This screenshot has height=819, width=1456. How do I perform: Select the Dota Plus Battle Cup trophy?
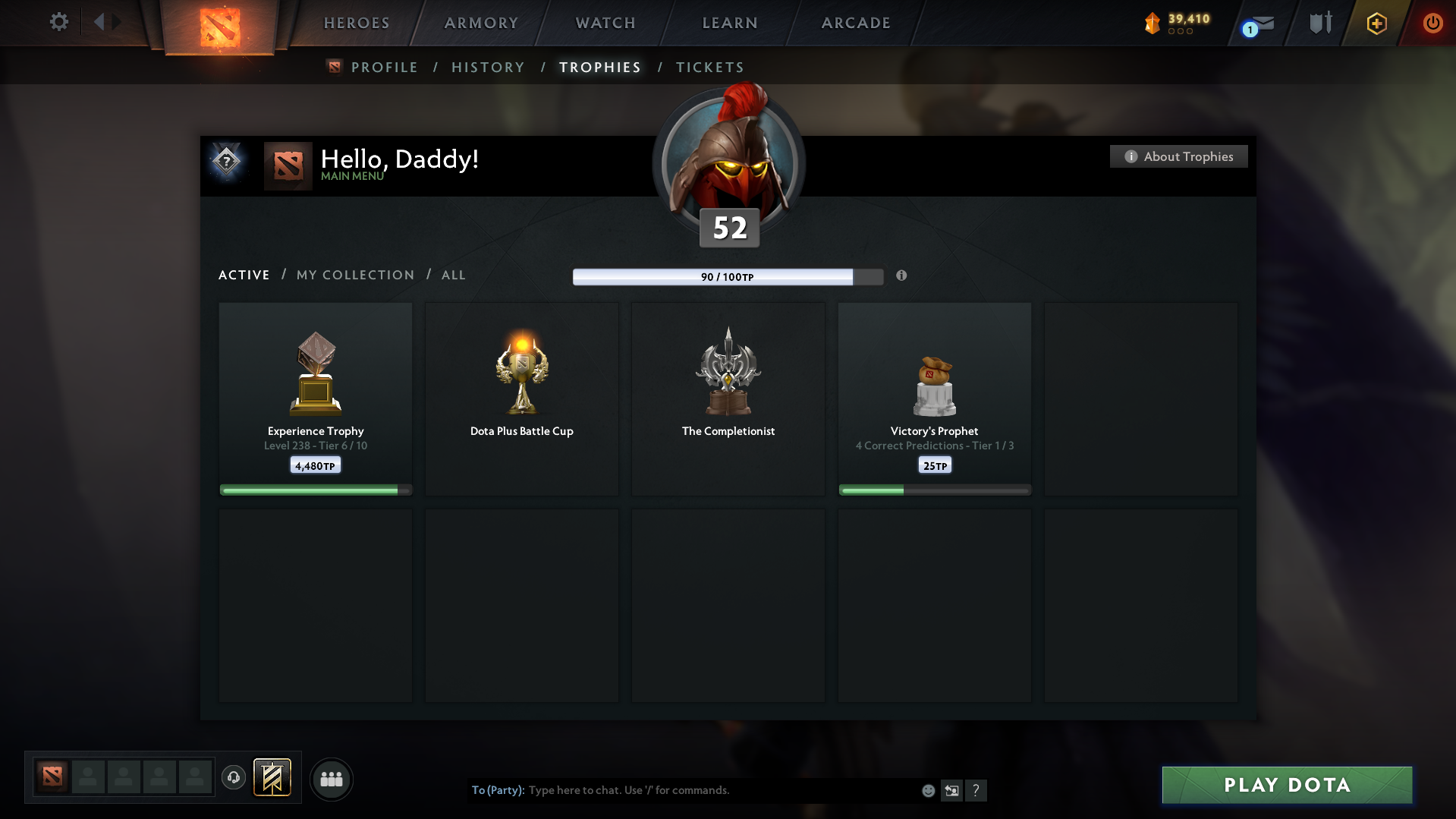[522, 398]
